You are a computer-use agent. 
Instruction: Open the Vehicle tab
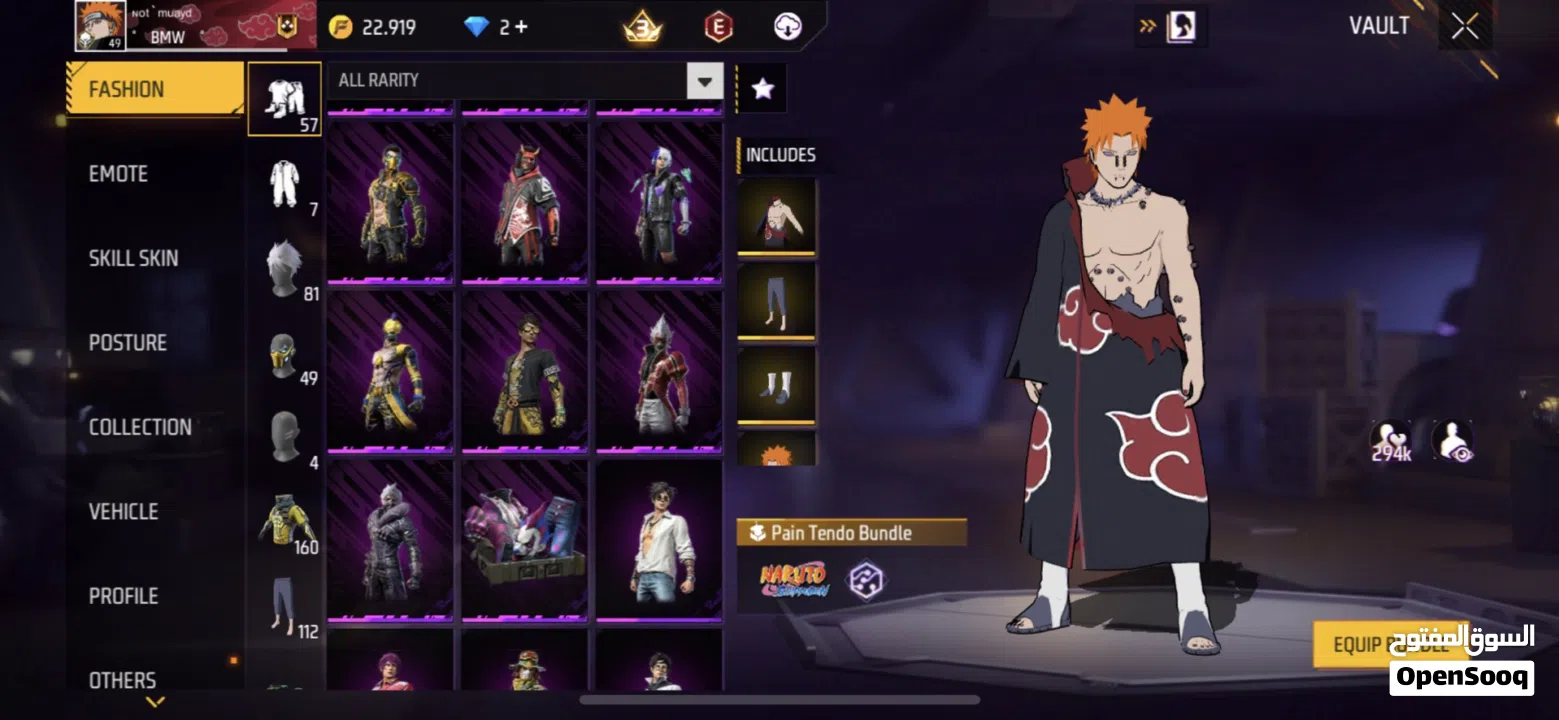coord(123,512)
